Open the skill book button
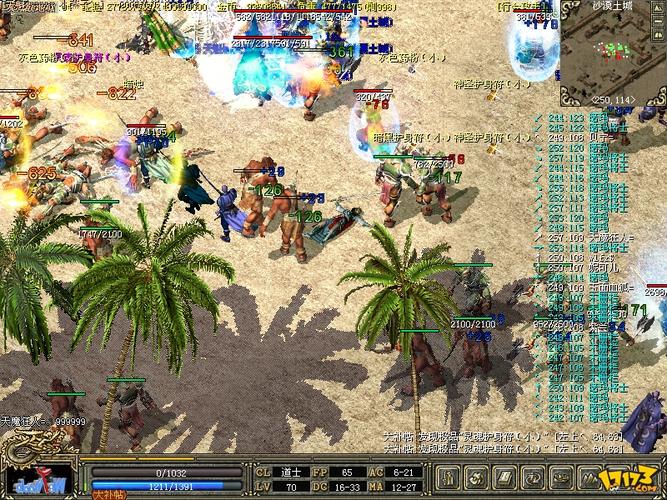Image resolution: width=667 pixels, height=500 pixels. pos(507,473)
